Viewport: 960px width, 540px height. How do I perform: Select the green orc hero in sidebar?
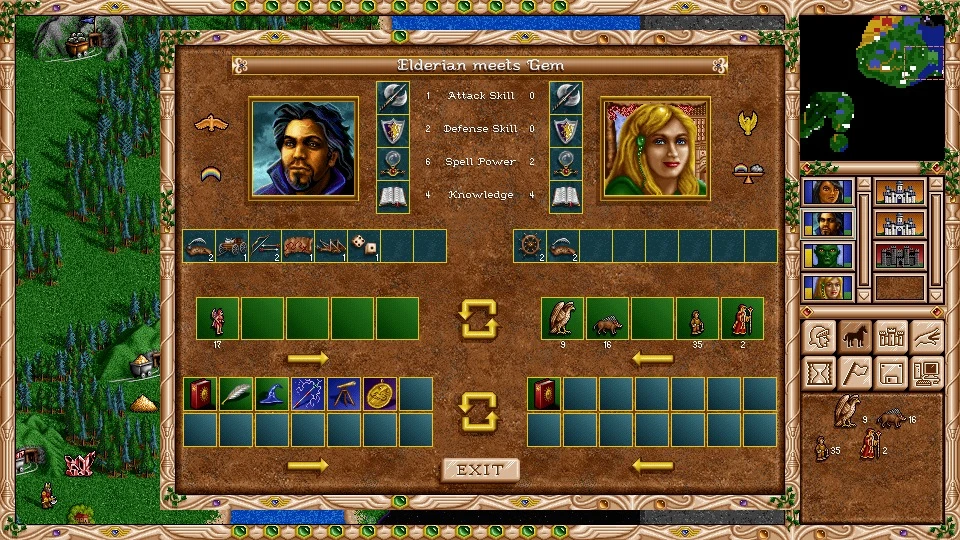pyautogui.click(x=829, y=255)
